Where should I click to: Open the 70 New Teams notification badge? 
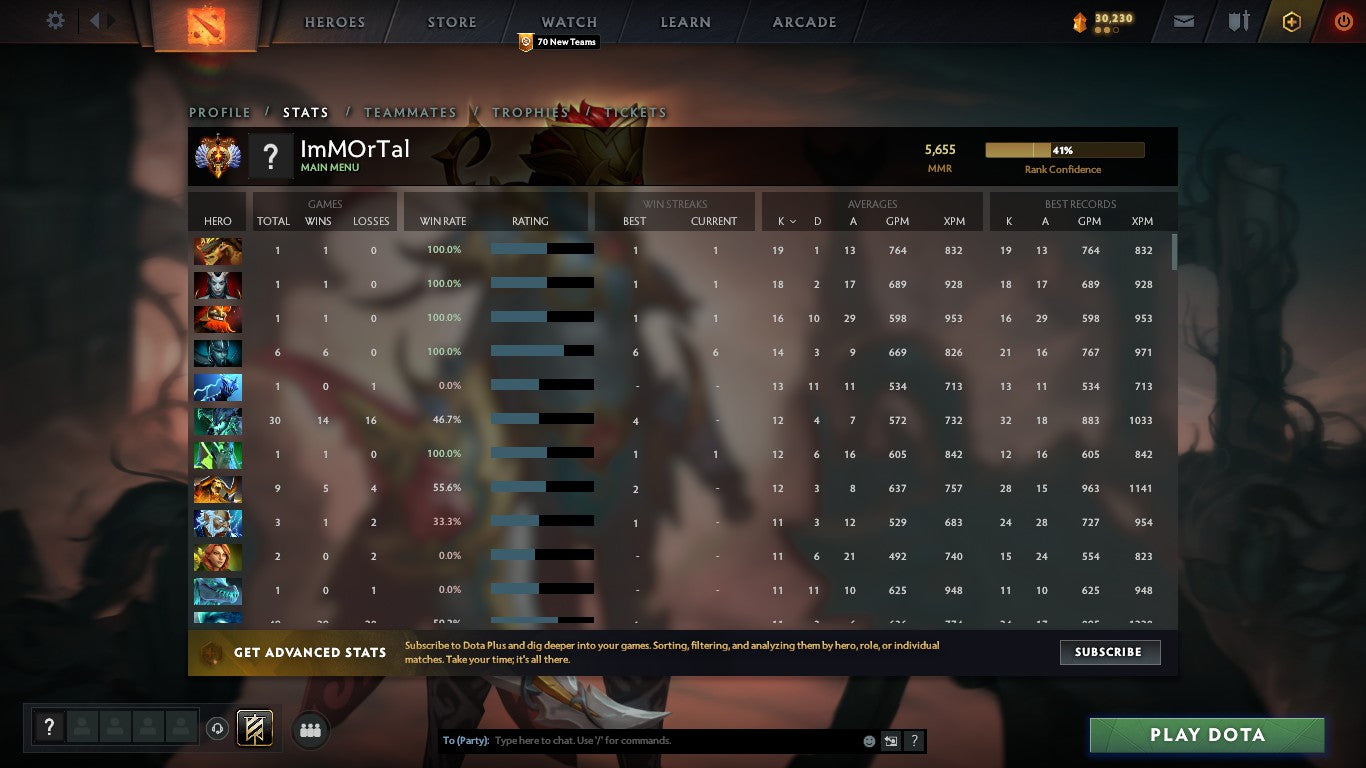(x=558, y=42)
